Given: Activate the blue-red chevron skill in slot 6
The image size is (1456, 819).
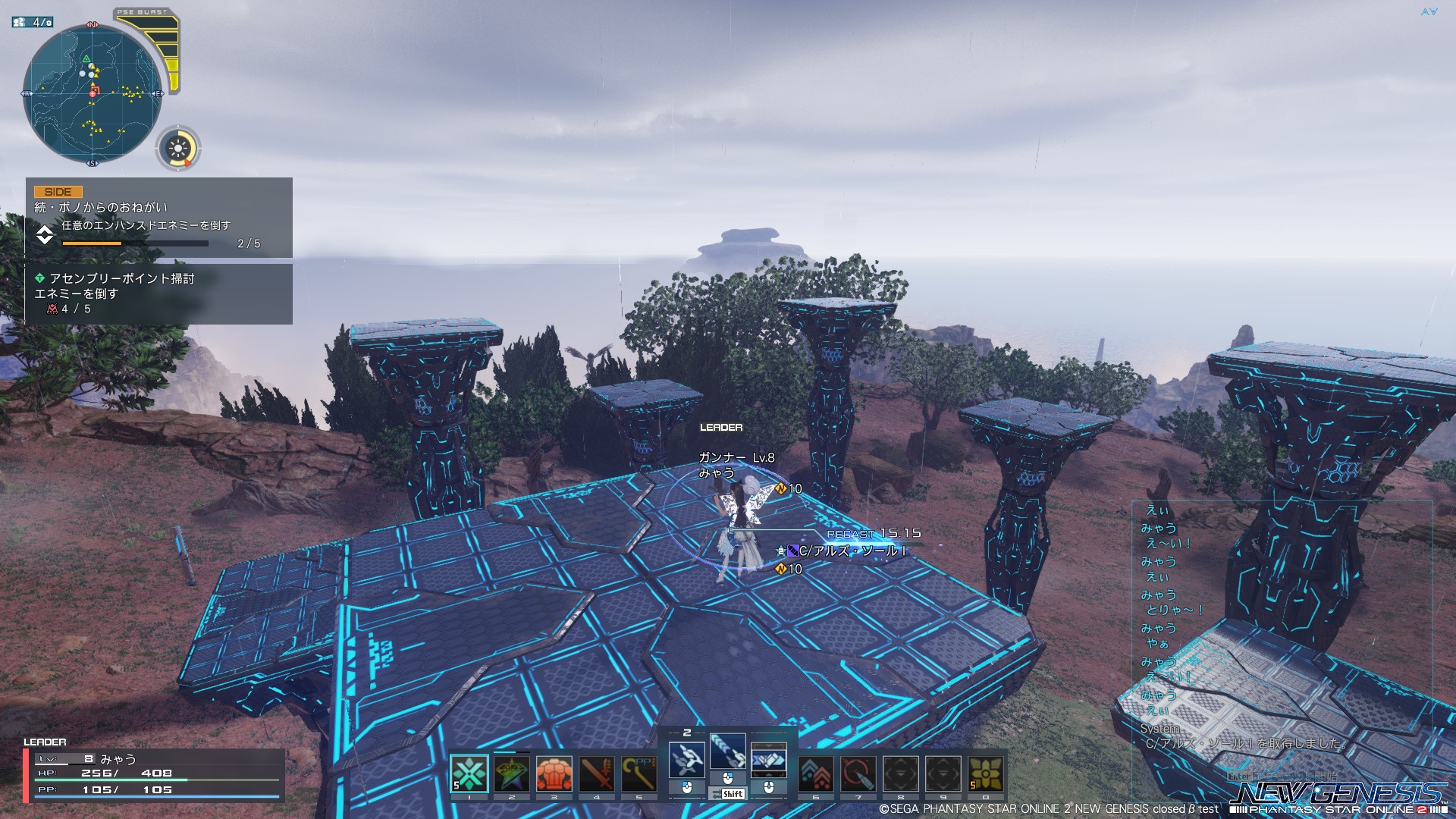Looking at the screenshot, I should (x=816, y=773).
